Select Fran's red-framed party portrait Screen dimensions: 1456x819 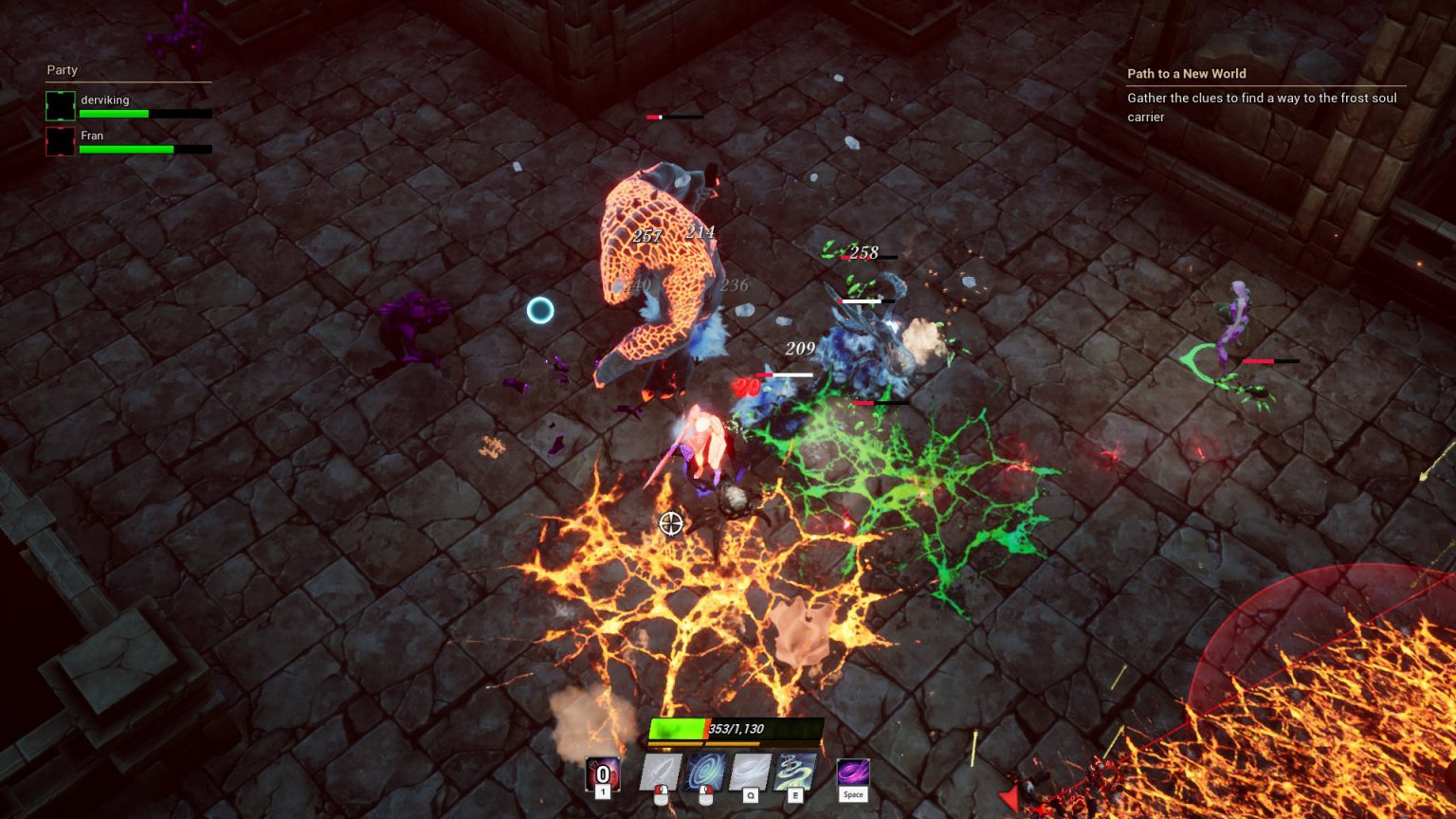coord(61,141)
